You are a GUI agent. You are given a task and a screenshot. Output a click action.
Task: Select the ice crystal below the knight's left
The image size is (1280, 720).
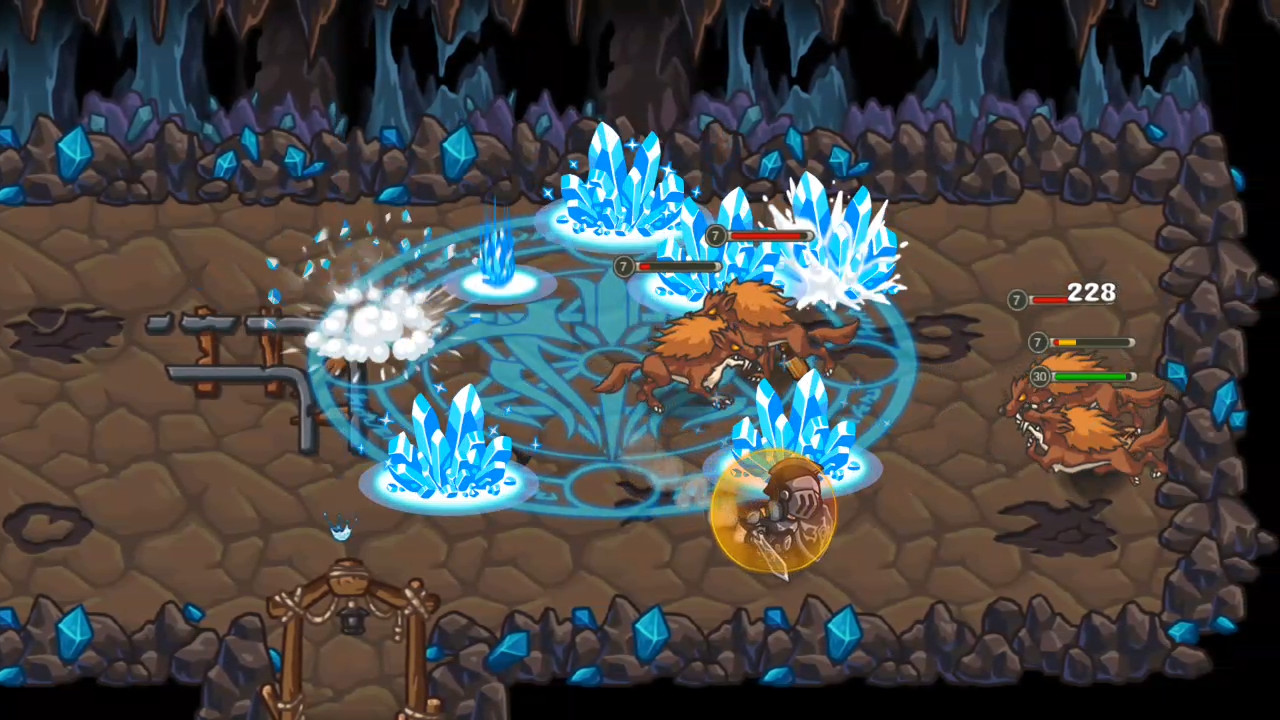coord(450,450)
